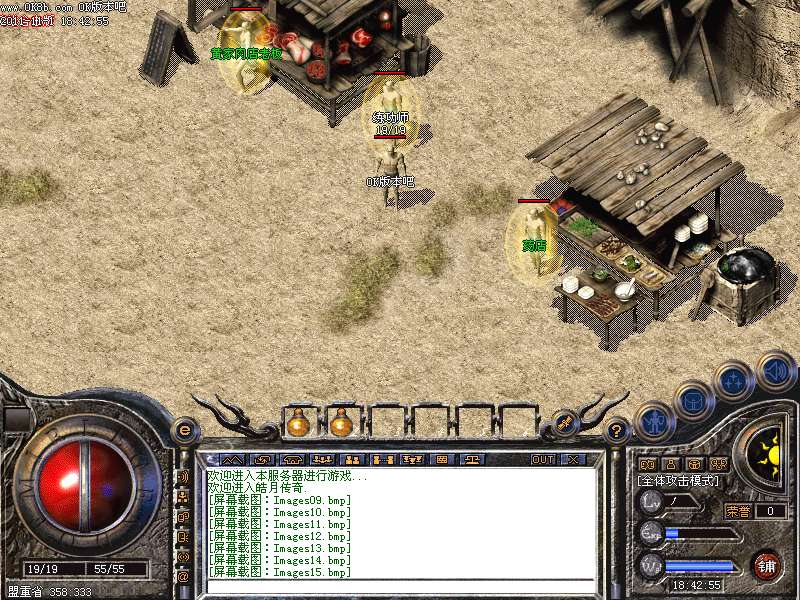Open the skills round button with sparkles
Image resolution: width=800 pixels, height=600 pixels.
pyautogui.click(x=734, y=380)
